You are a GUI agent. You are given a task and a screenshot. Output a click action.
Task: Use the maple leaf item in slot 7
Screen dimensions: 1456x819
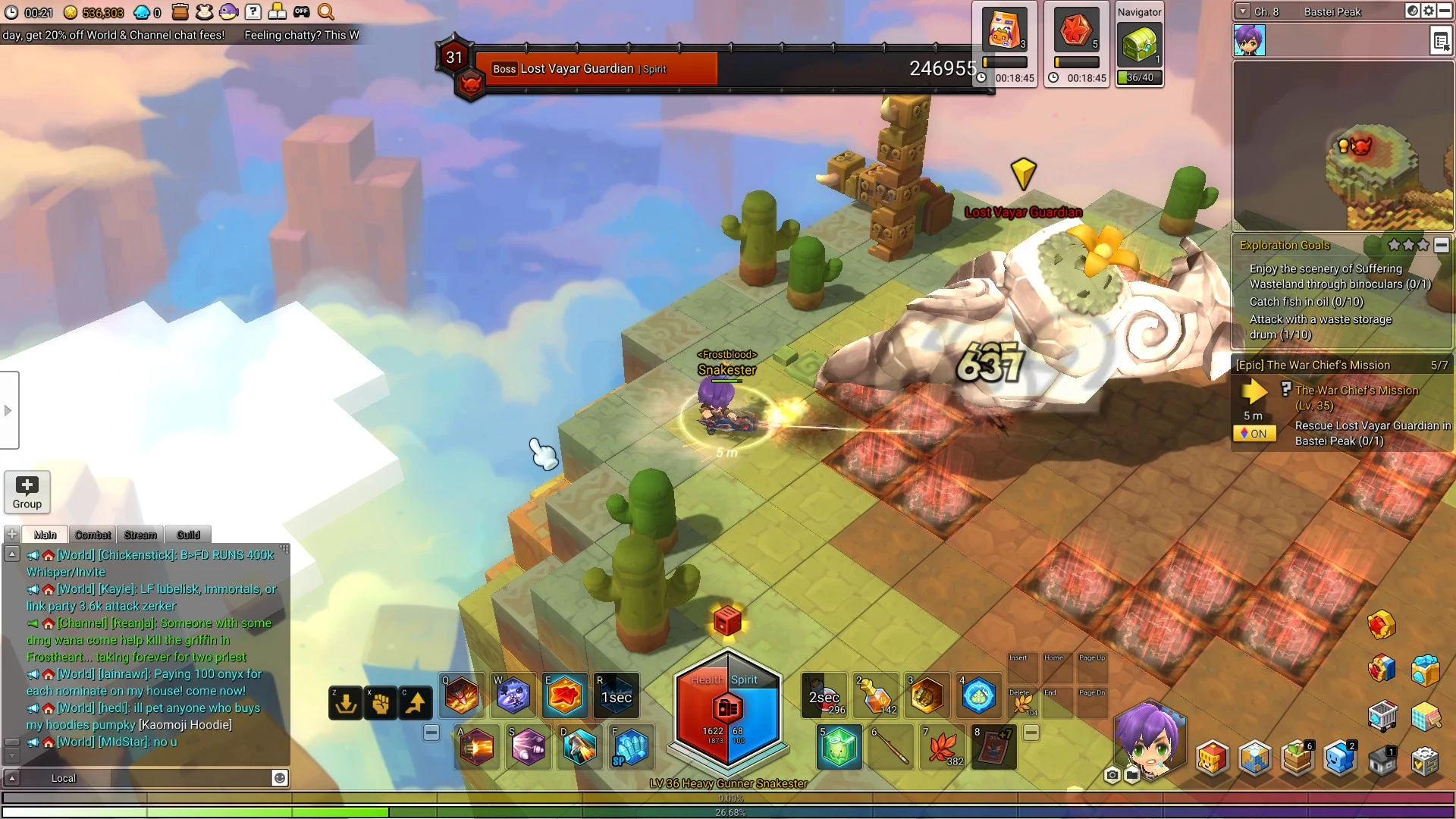point(941,746)
